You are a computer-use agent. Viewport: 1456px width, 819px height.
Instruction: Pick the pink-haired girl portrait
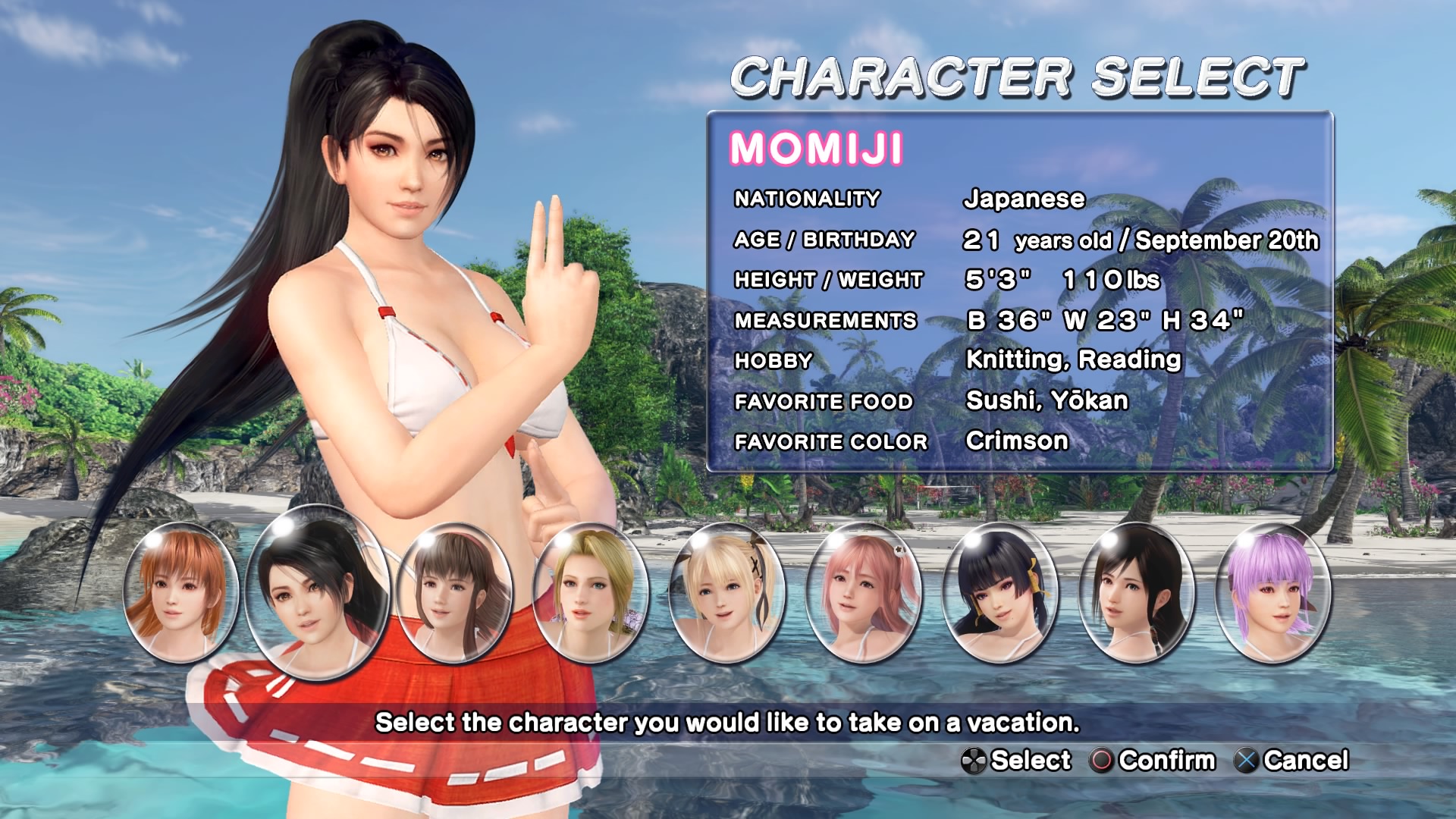pos(863,592)
